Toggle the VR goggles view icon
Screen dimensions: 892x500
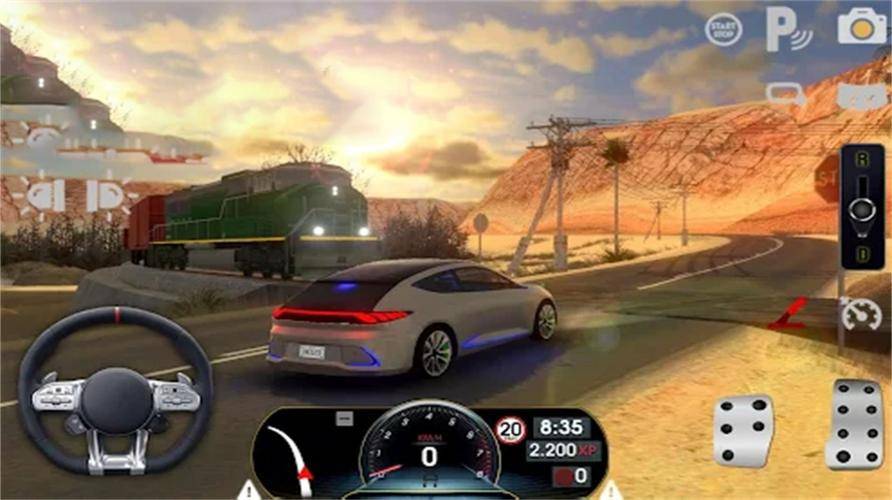[x=862, y=96]
